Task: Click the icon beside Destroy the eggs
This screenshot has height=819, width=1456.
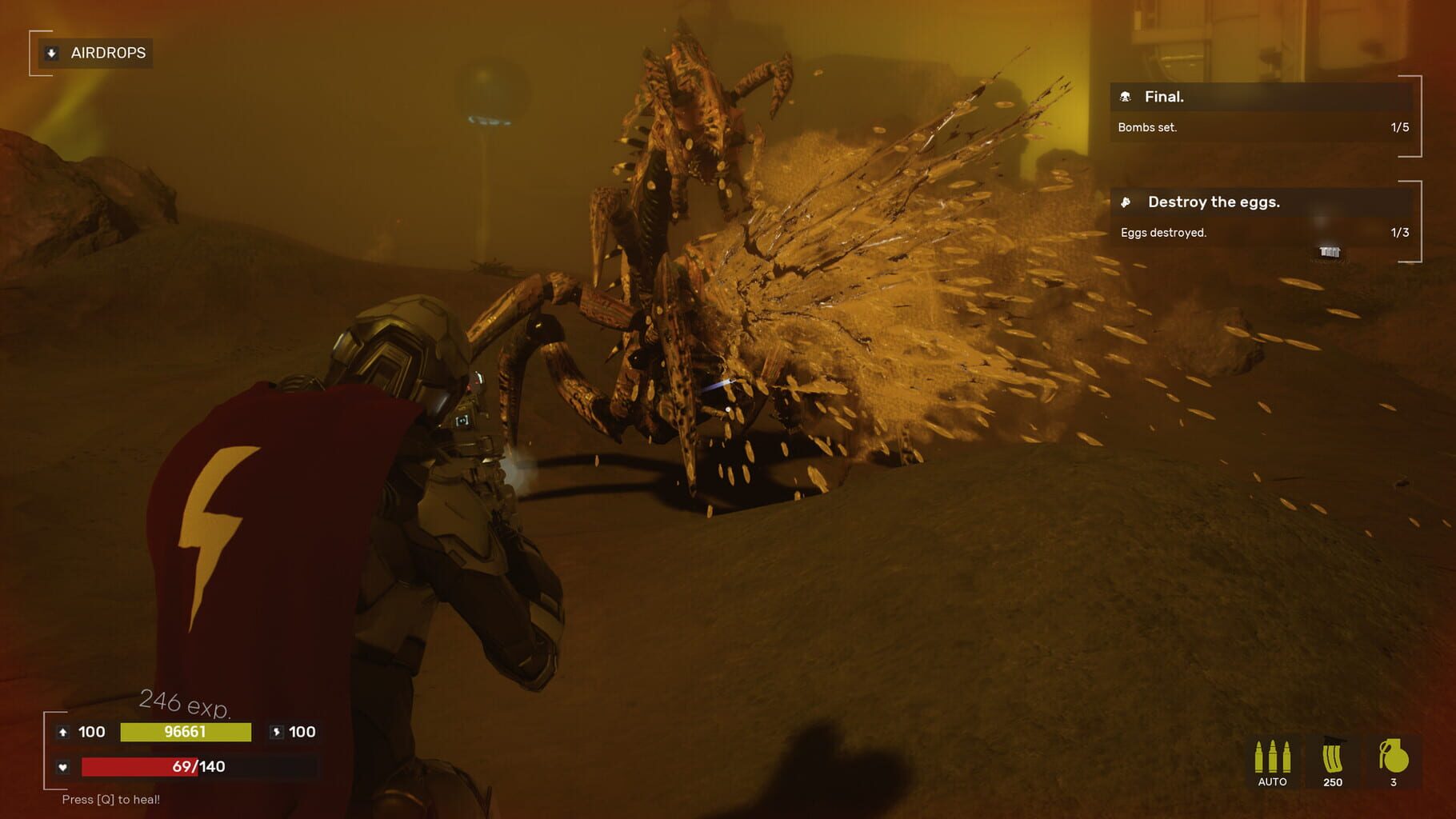Action: click(x=1125, y=202)
